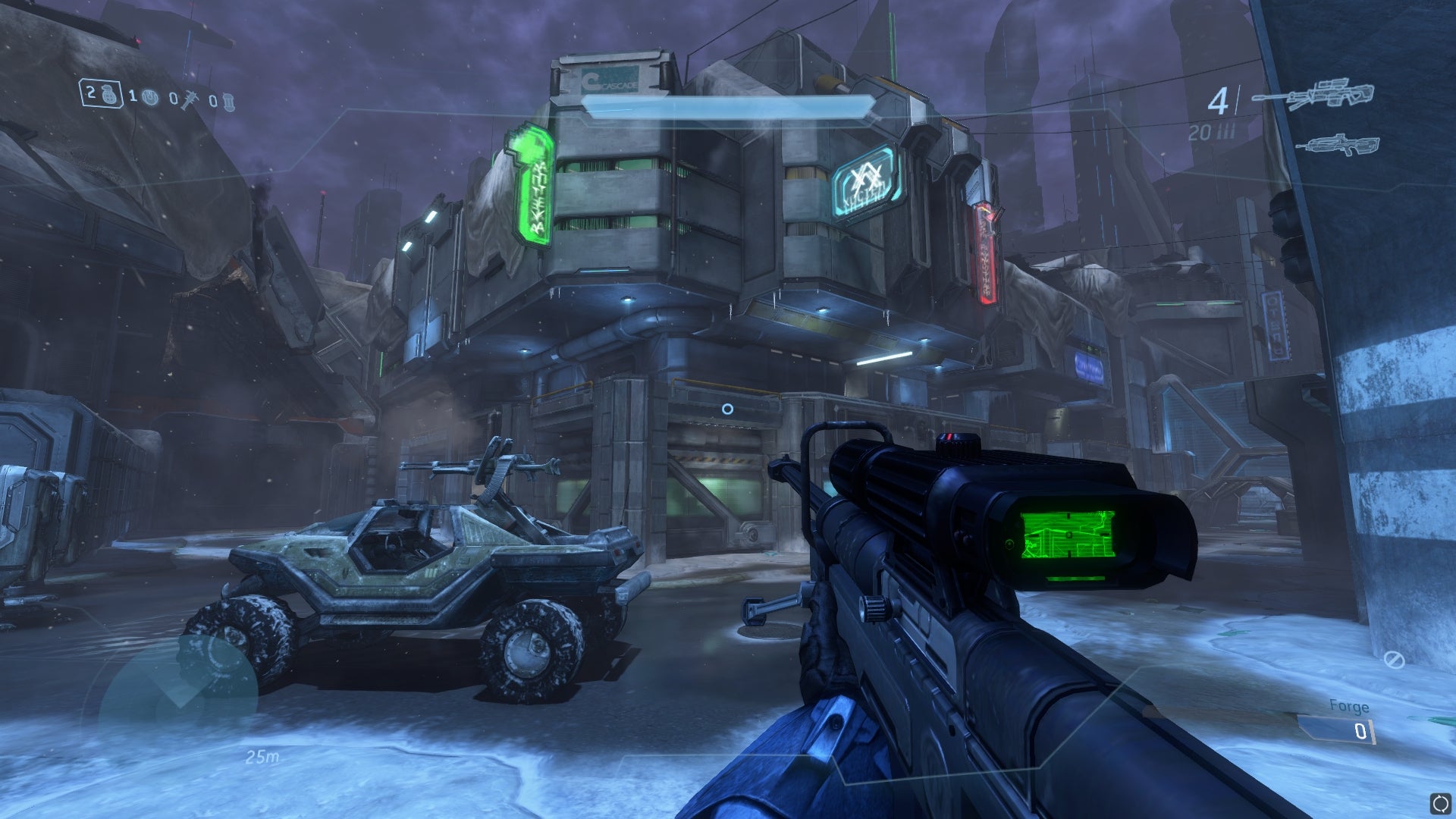Click the crossed-circle icon above Forge
This screenshot has width=1456, height=819.
(1394, 660)
